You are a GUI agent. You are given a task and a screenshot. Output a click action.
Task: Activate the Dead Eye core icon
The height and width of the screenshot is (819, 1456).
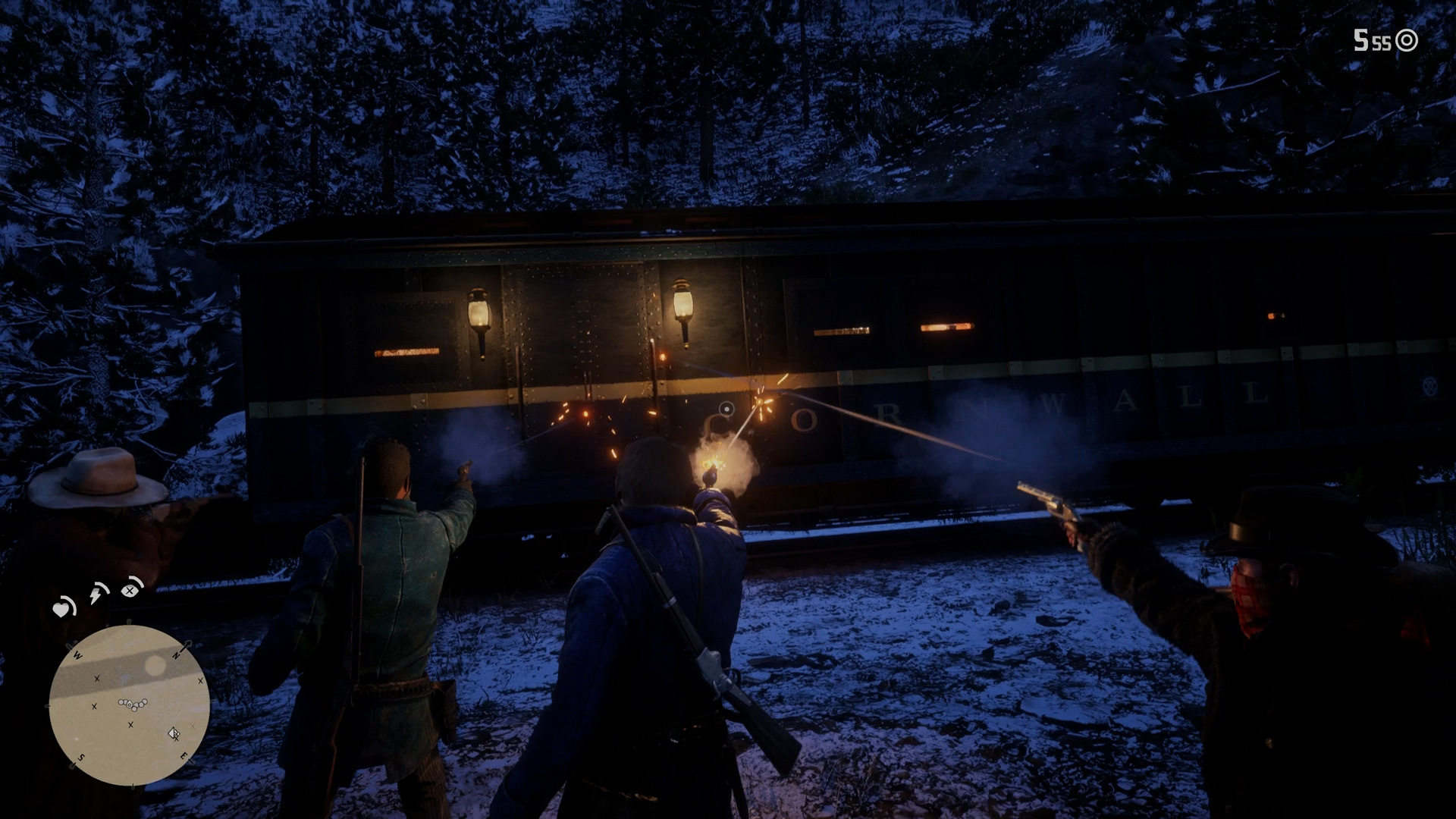tap(132, 588)
